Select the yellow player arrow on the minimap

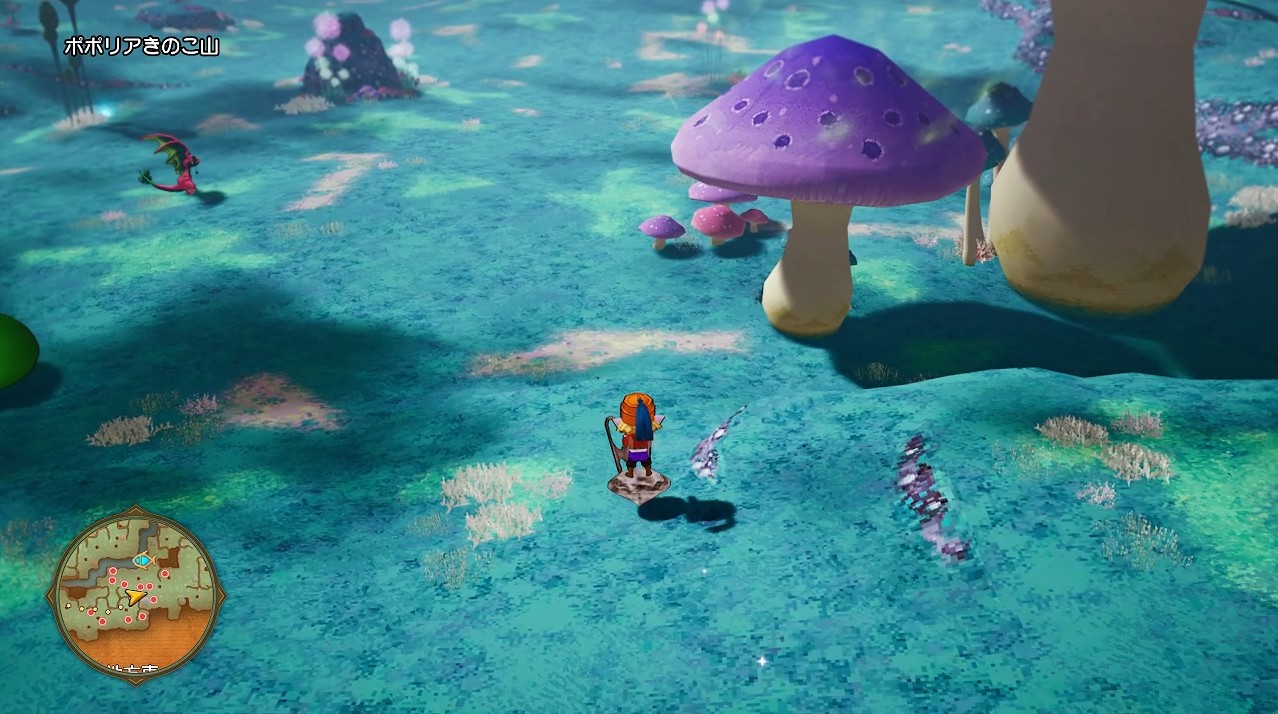tap(134, 596)
